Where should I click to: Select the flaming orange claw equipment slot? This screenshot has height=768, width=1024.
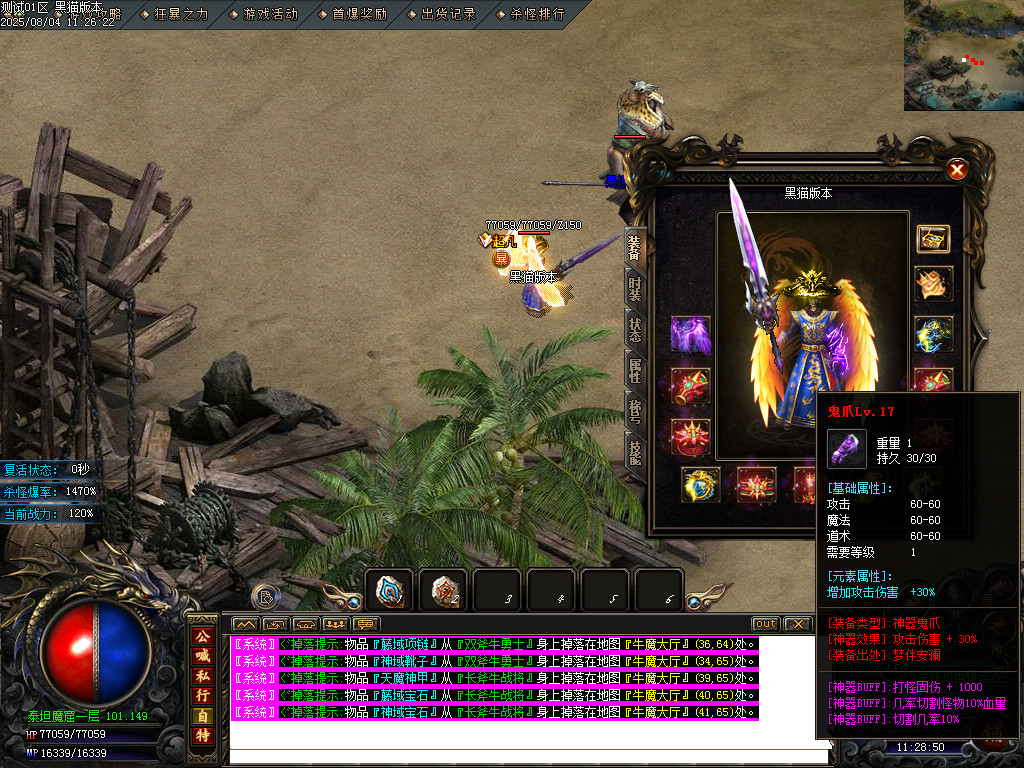click(933, 284)
